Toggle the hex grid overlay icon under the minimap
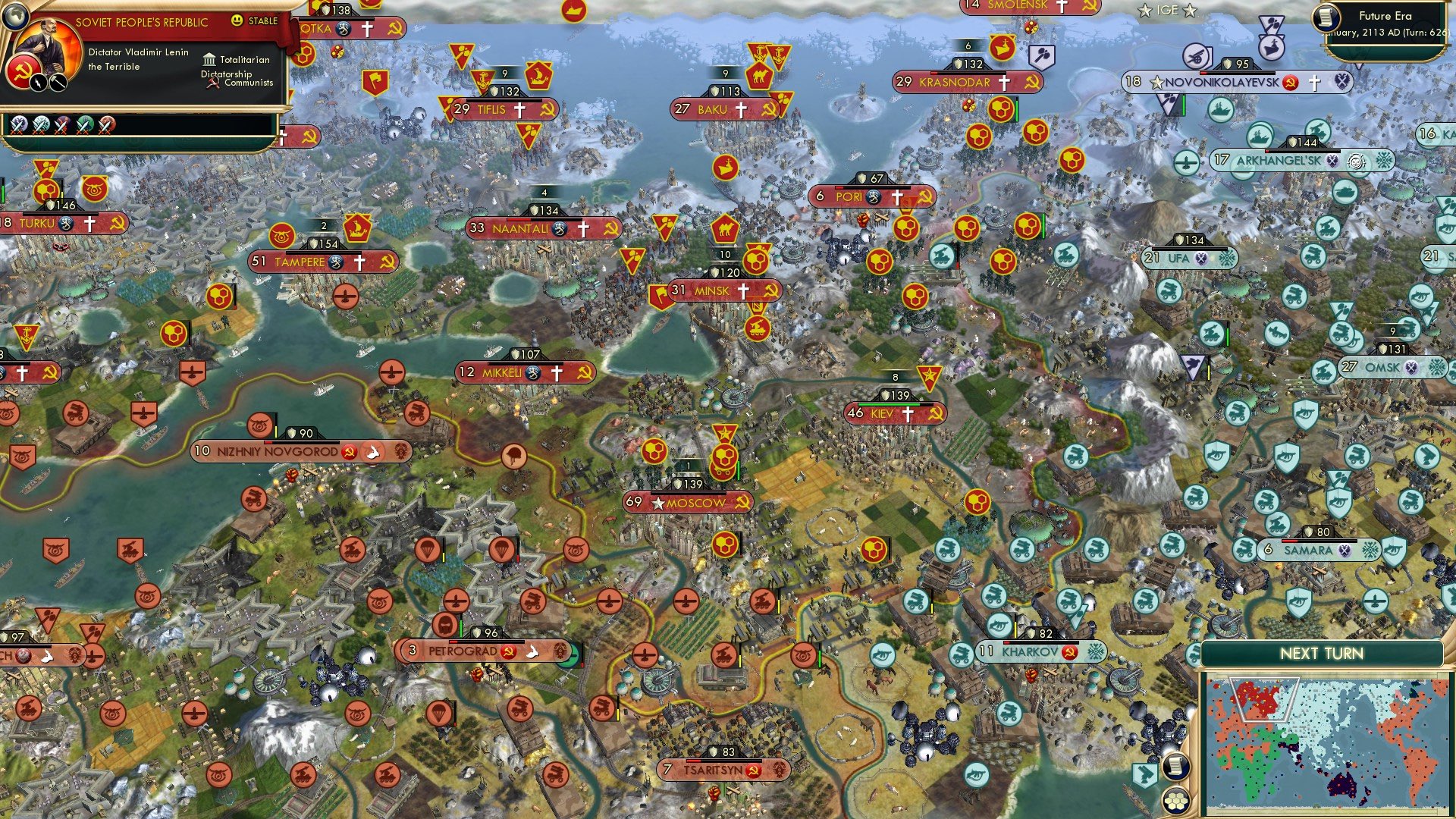The image size is (1456, 819). [1175, 802]
